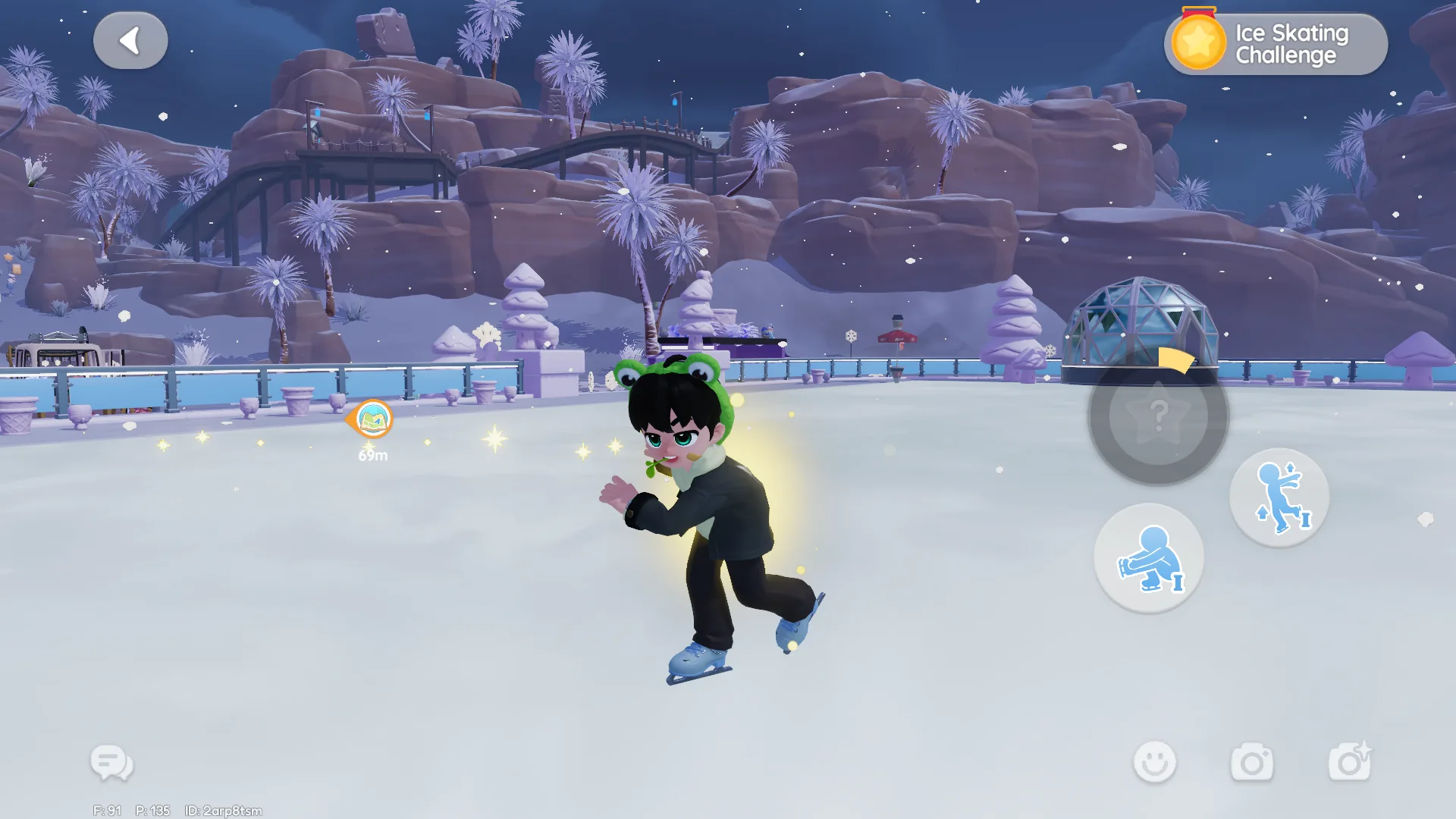Viewport: 1456px width, 819px height.
Task: Click the gold medal badge in the banner
Action: tap(1199, 42)
